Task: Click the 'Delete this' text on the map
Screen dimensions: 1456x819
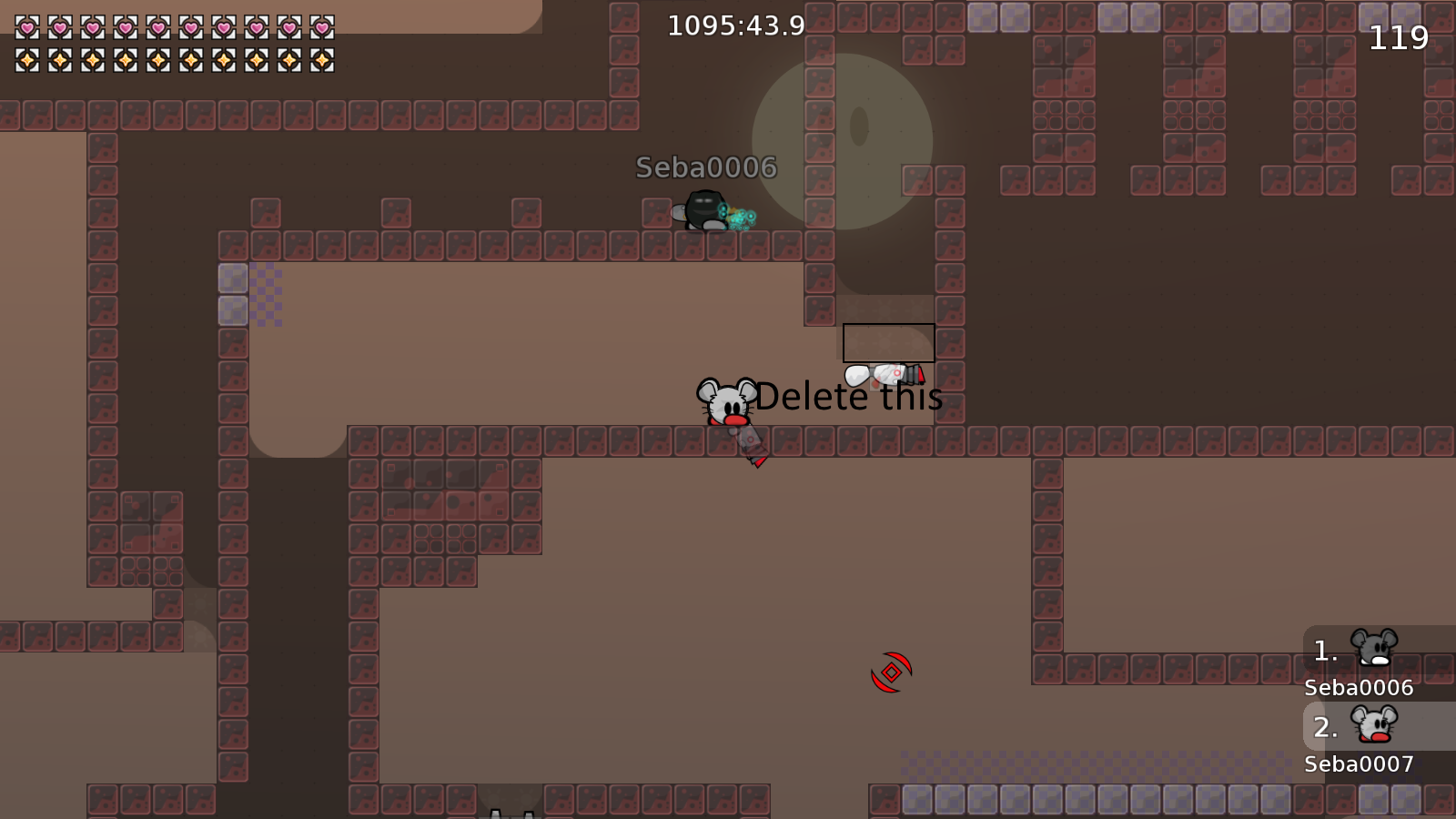Action: coord(848,397)
